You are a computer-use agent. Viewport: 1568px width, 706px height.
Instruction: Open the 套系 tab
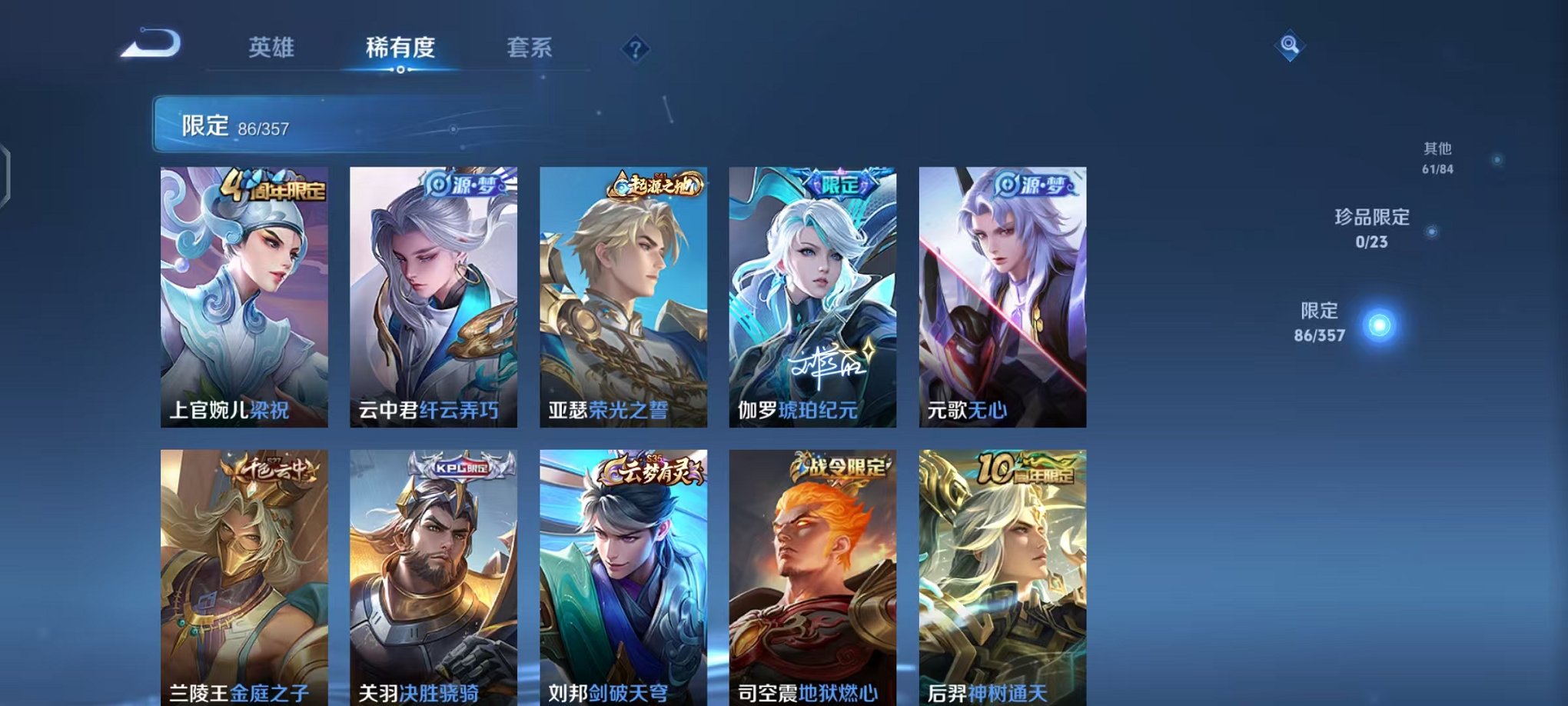click(529, 48)
